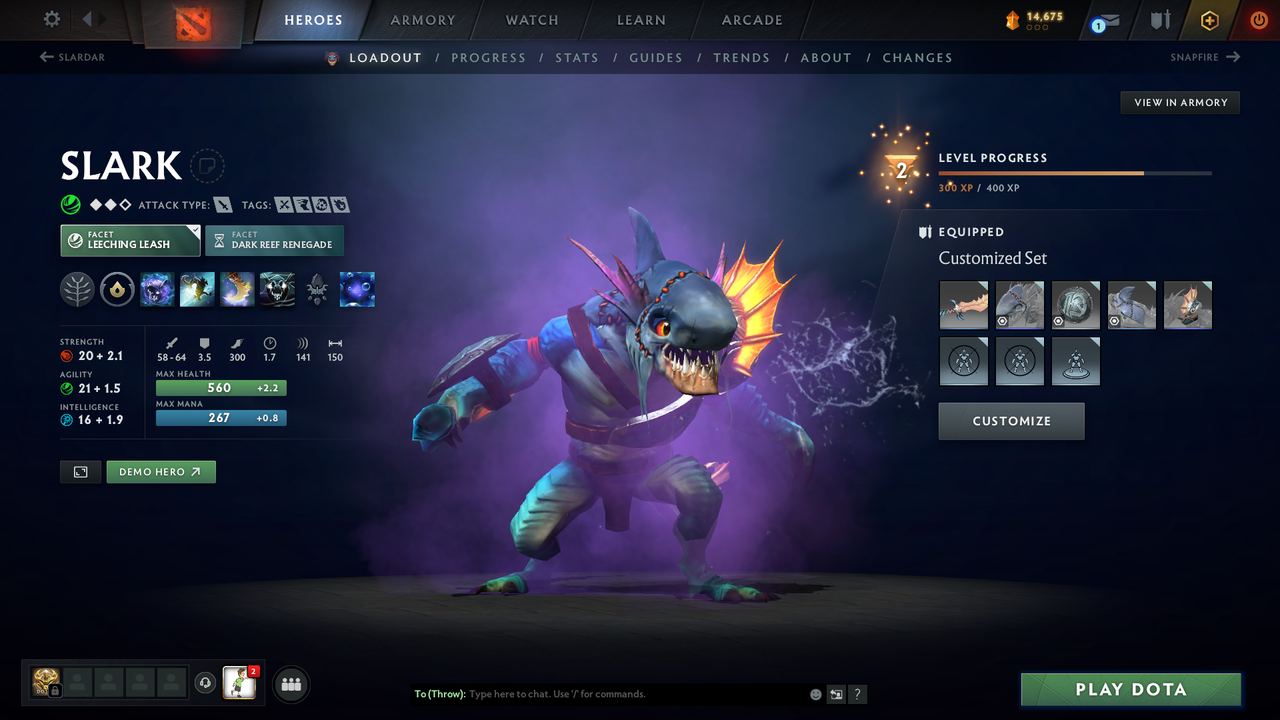Click the orange power button icon
This screenshot has width=1280, height=720.
pos(1259,19)
